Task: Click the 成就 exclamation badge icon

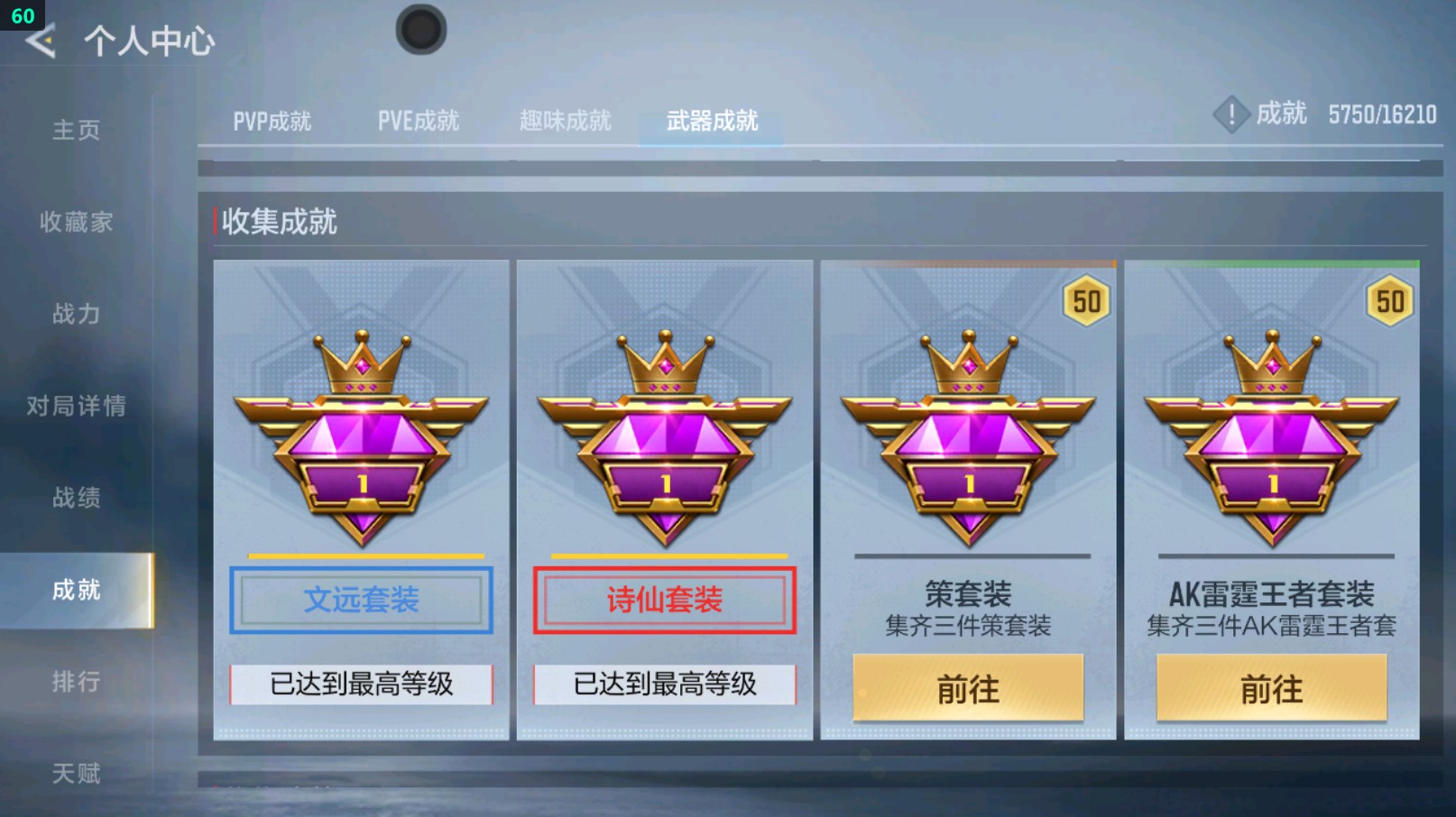Action: (1231, 115)
